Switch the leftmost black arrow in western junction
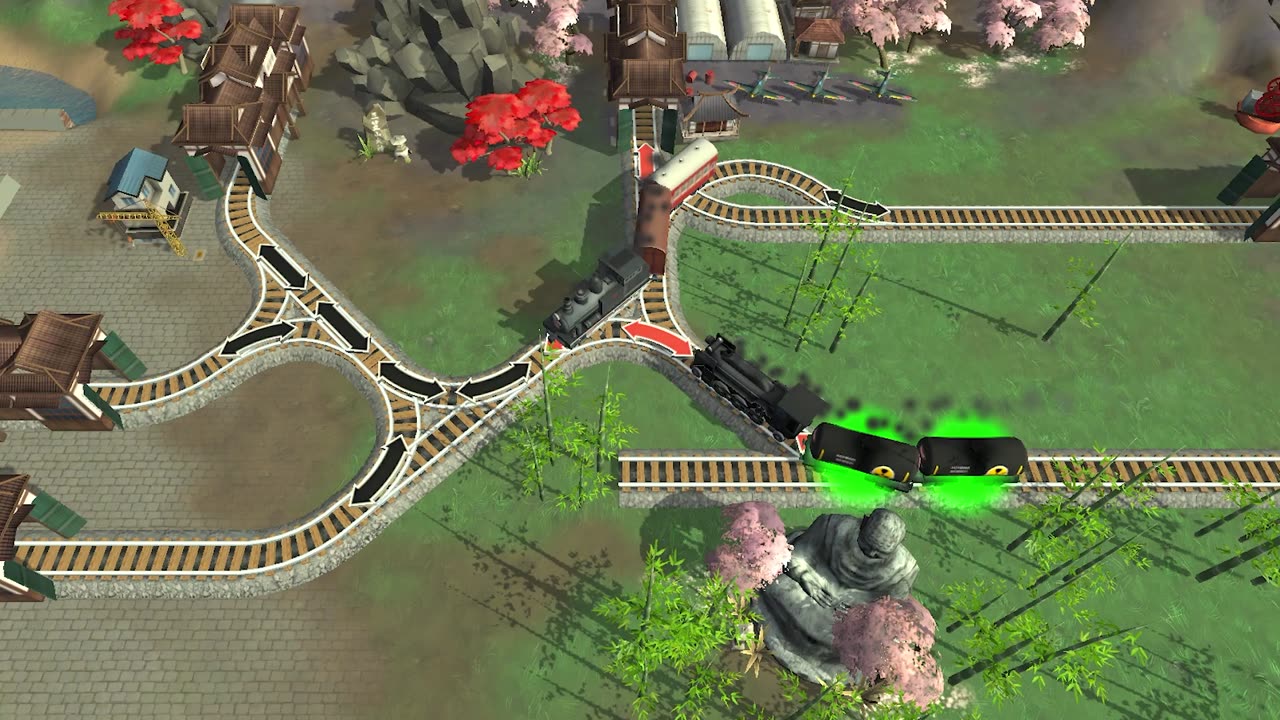 point(257,338)
